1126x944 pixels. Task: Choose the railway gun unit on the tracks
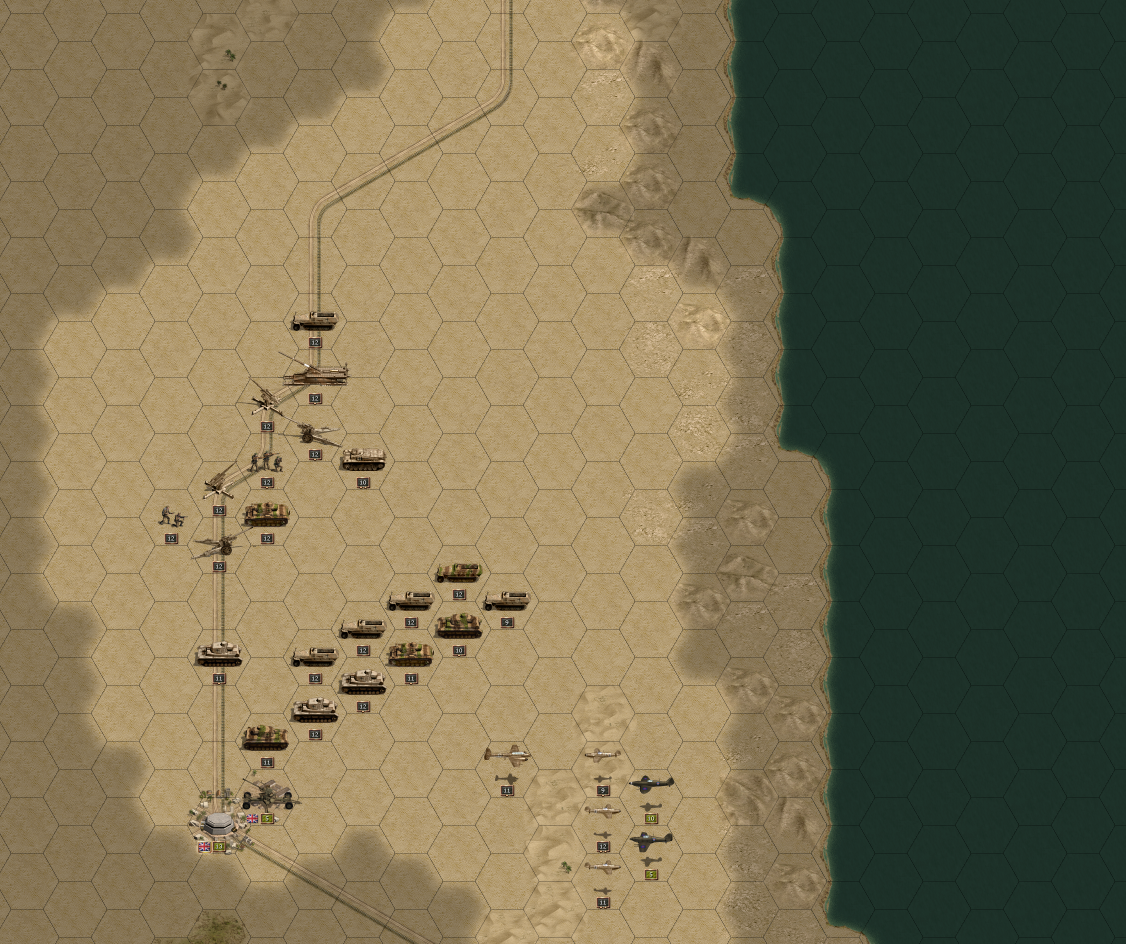click(x=315, y=375)
